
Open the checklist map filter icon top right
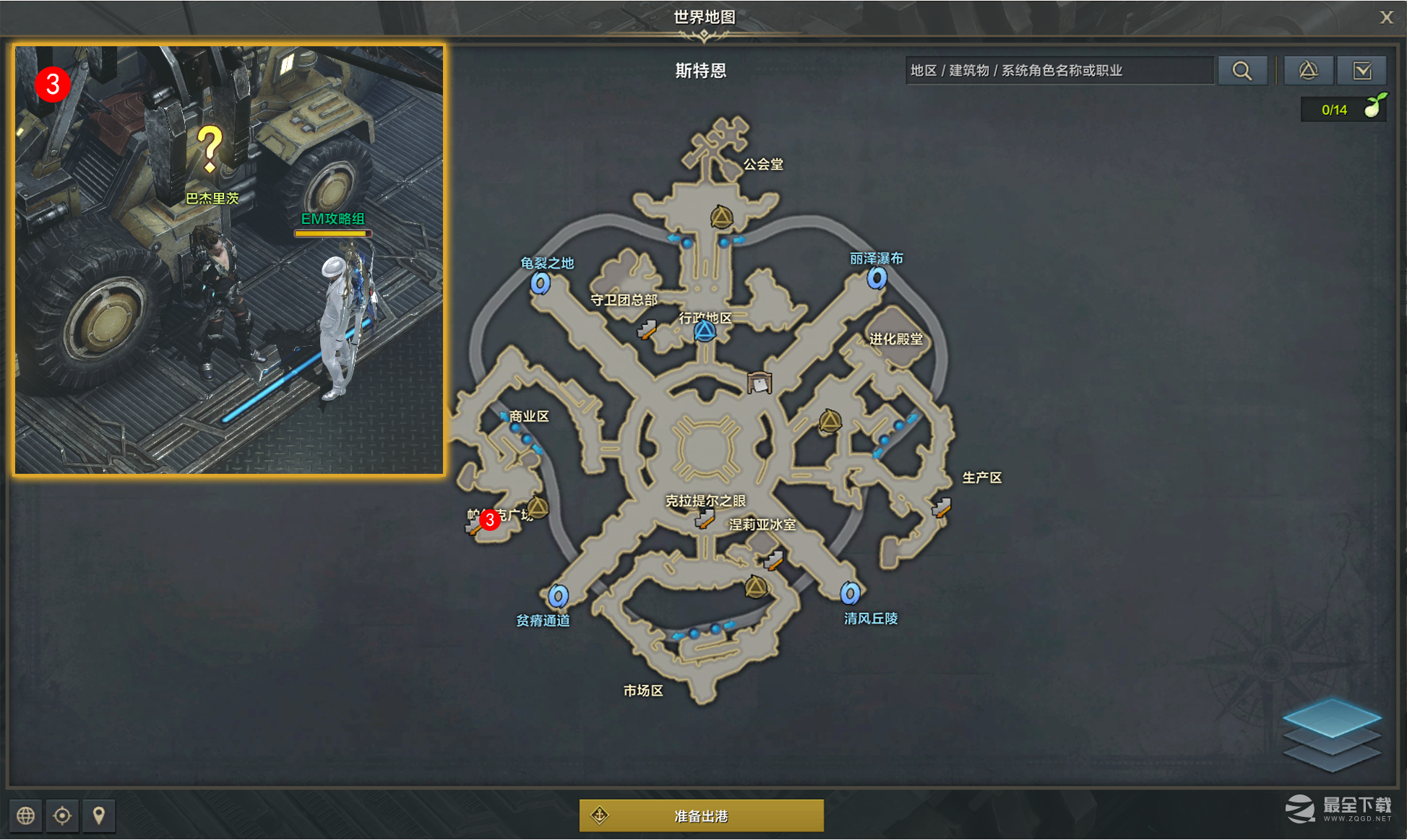point(1361,70)
